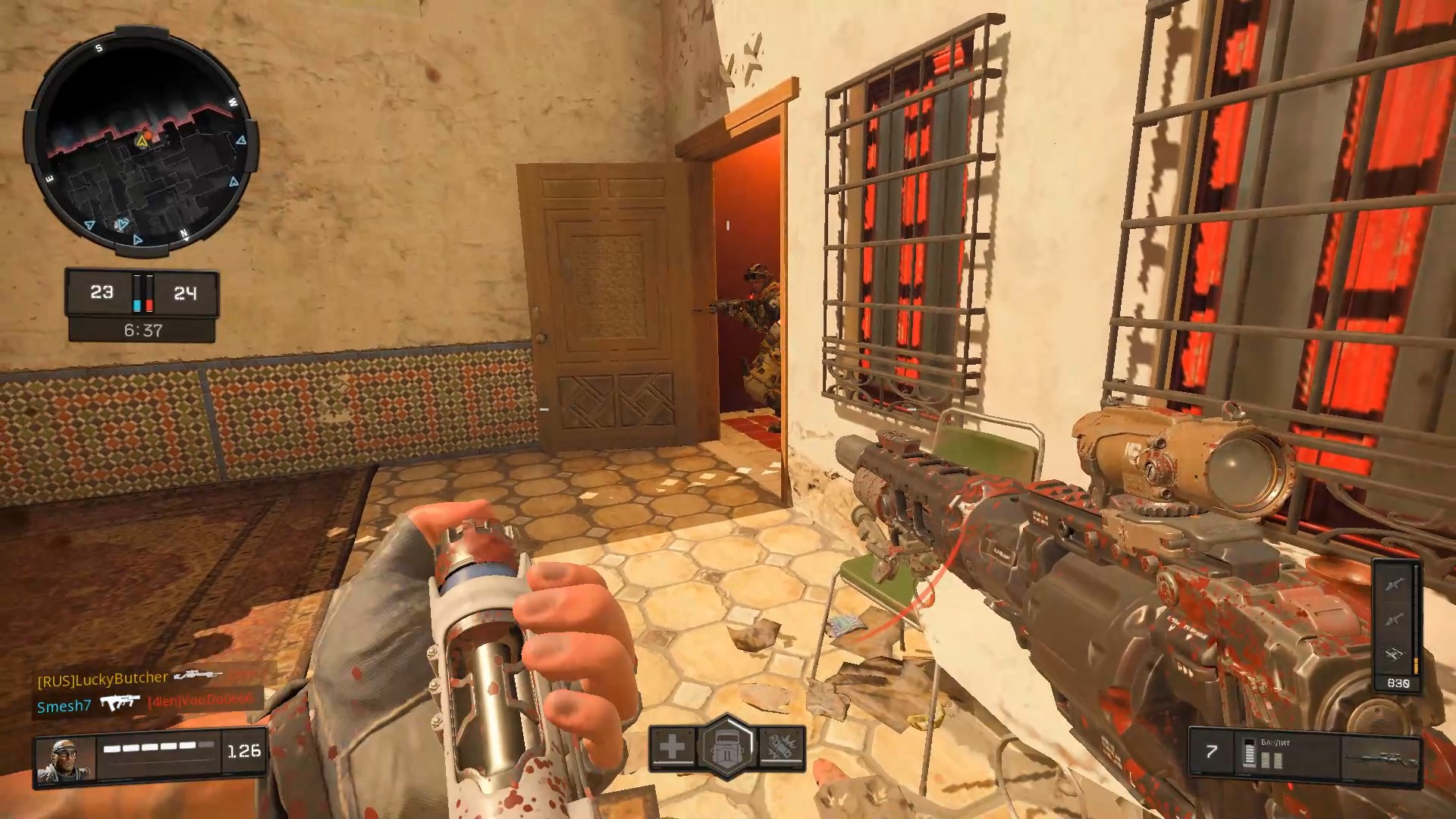Select the satellite-shaped scorestreak icon
This screenshot has height=819, width=1456.
tap(1395, 653)
